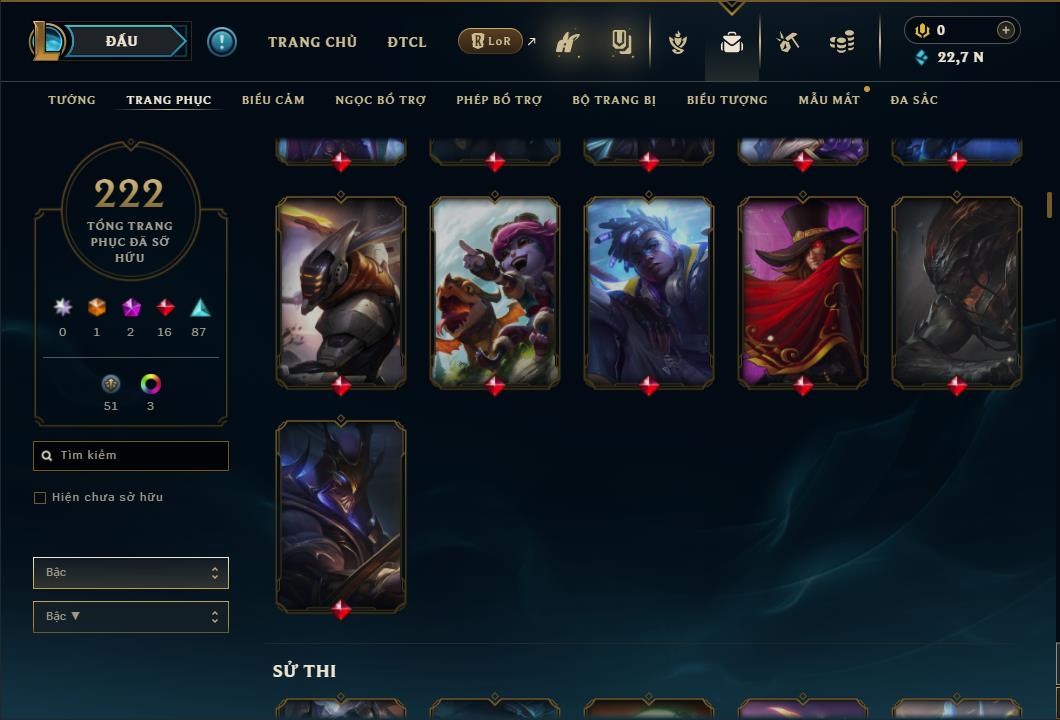The image size is (1060, 720).
Task: Open the TRANG CHỦ home page
Action: (312, 42)
